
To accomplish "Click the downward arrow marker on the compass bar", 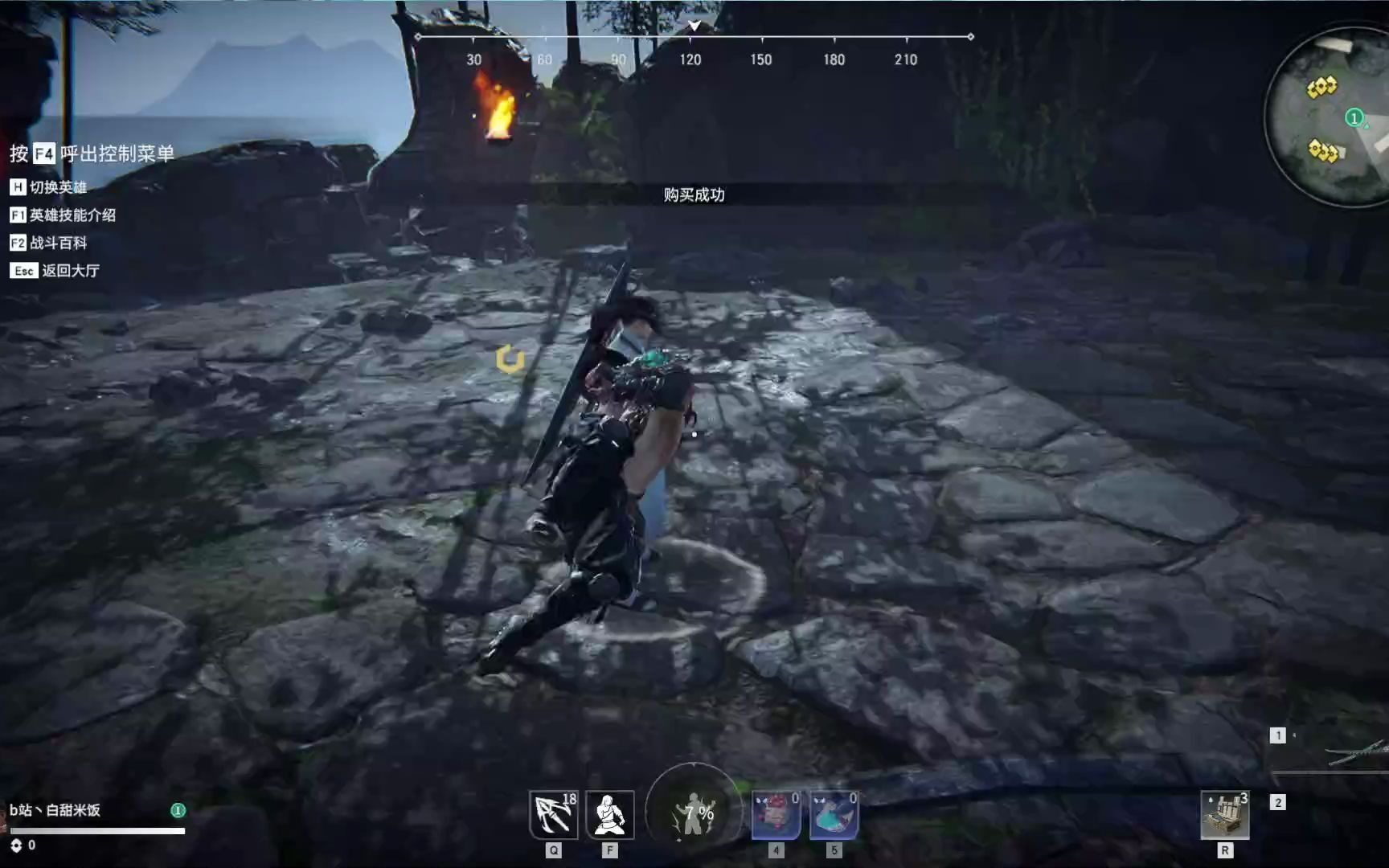I will coord(693,26).
